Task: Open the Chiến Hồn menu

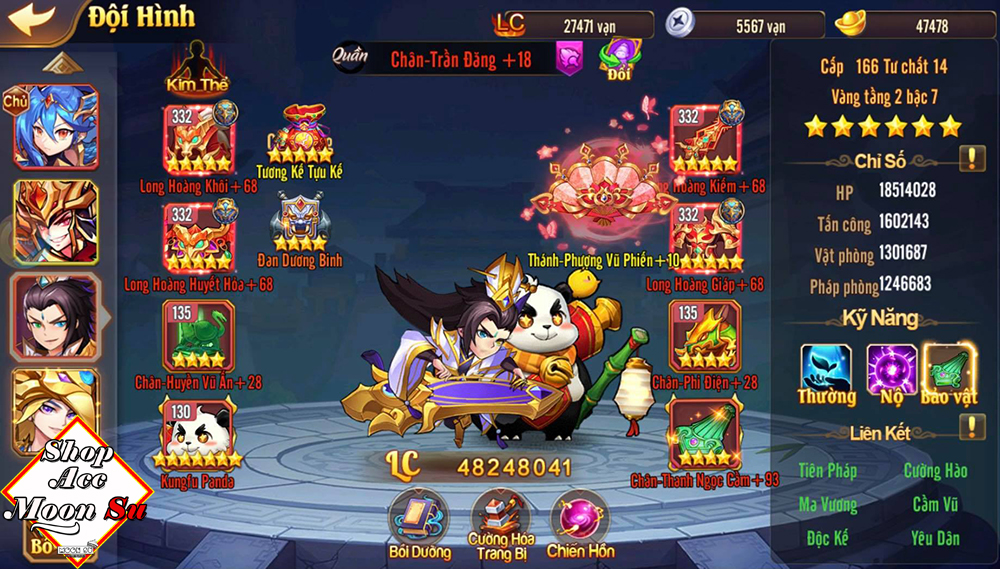Action: [x=580, y=517]
